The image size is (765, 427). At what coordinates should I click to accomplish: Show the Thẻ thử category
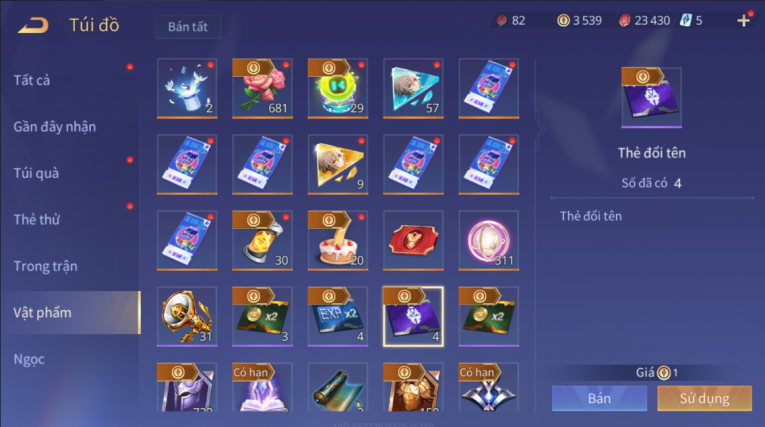click(36, 219)
